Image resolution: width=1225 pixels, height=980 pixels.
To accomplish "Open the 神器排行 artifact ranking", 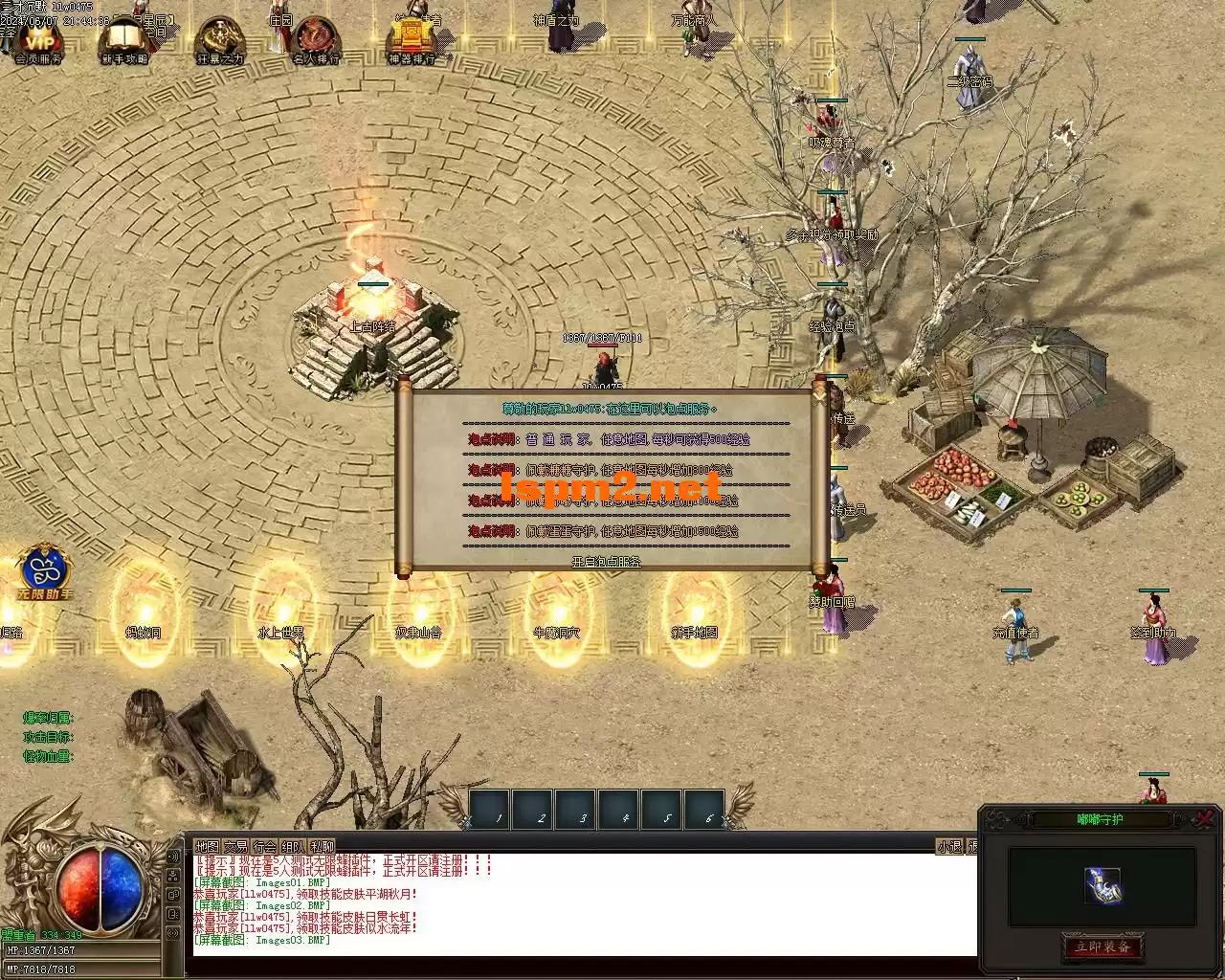I will click(x=412, y=42).
